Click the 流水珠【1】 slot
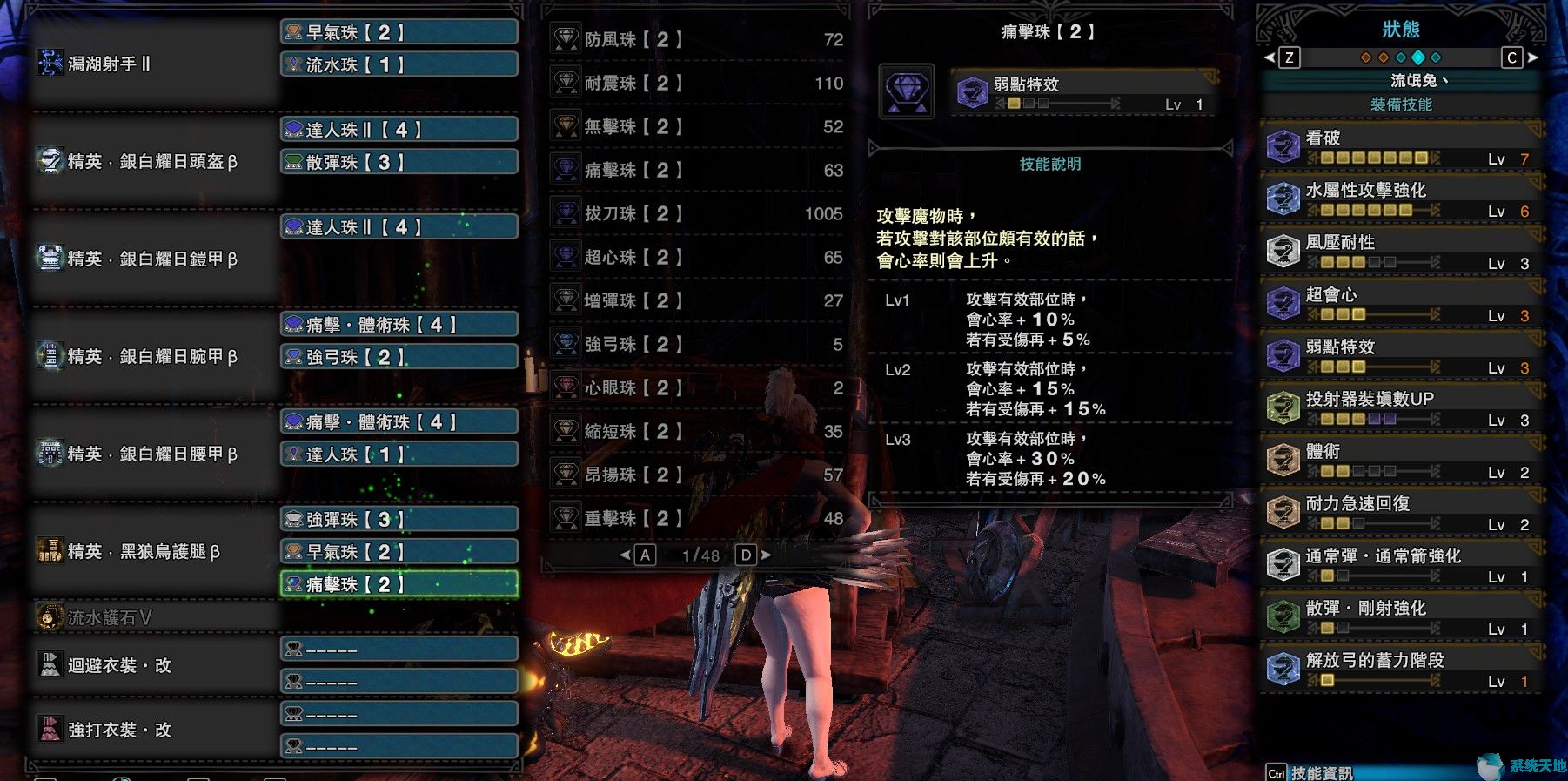 point(399,64)
